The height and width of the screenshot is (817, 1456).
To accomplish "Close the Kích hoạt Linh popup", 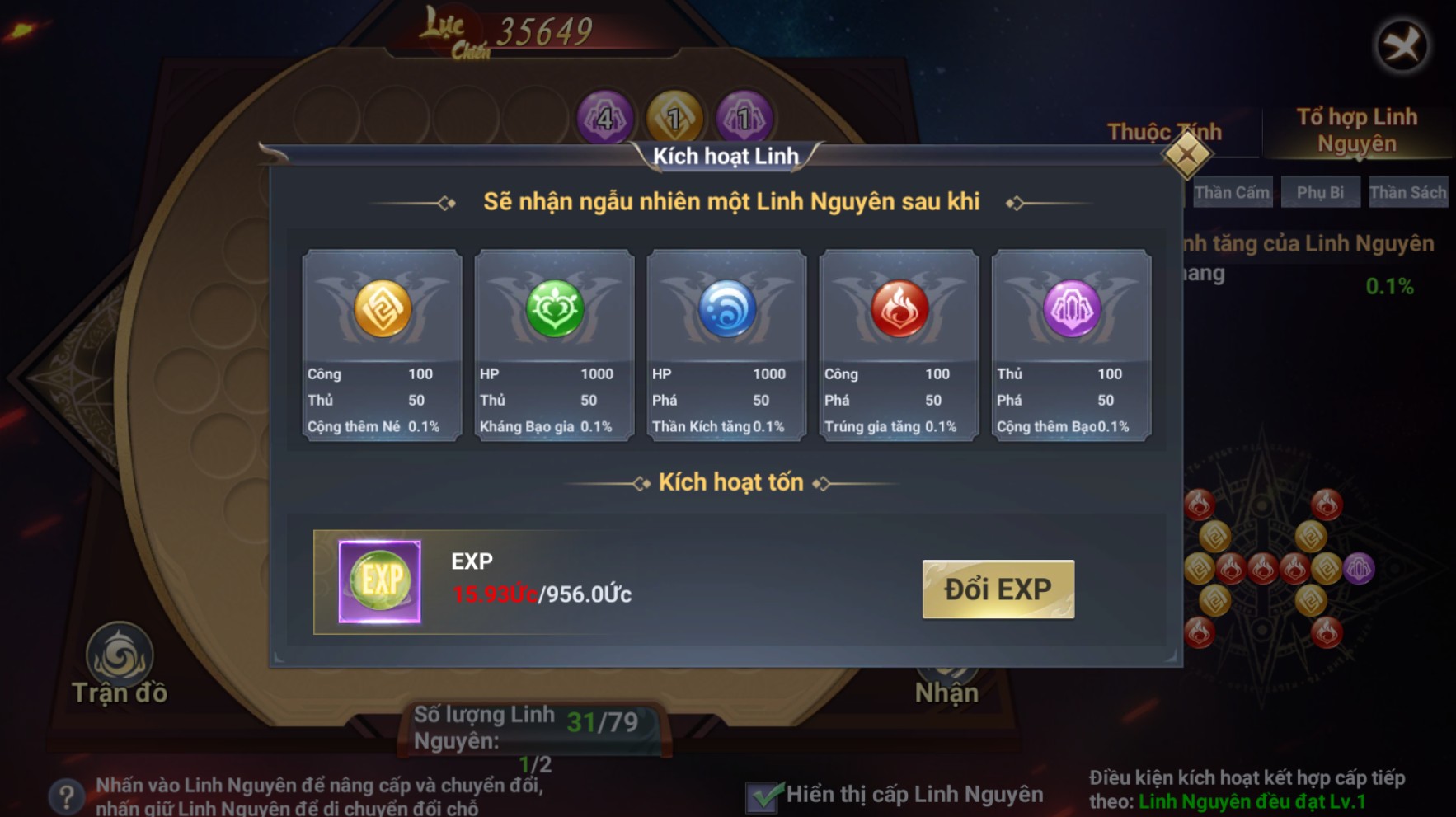I will 1186,154.
